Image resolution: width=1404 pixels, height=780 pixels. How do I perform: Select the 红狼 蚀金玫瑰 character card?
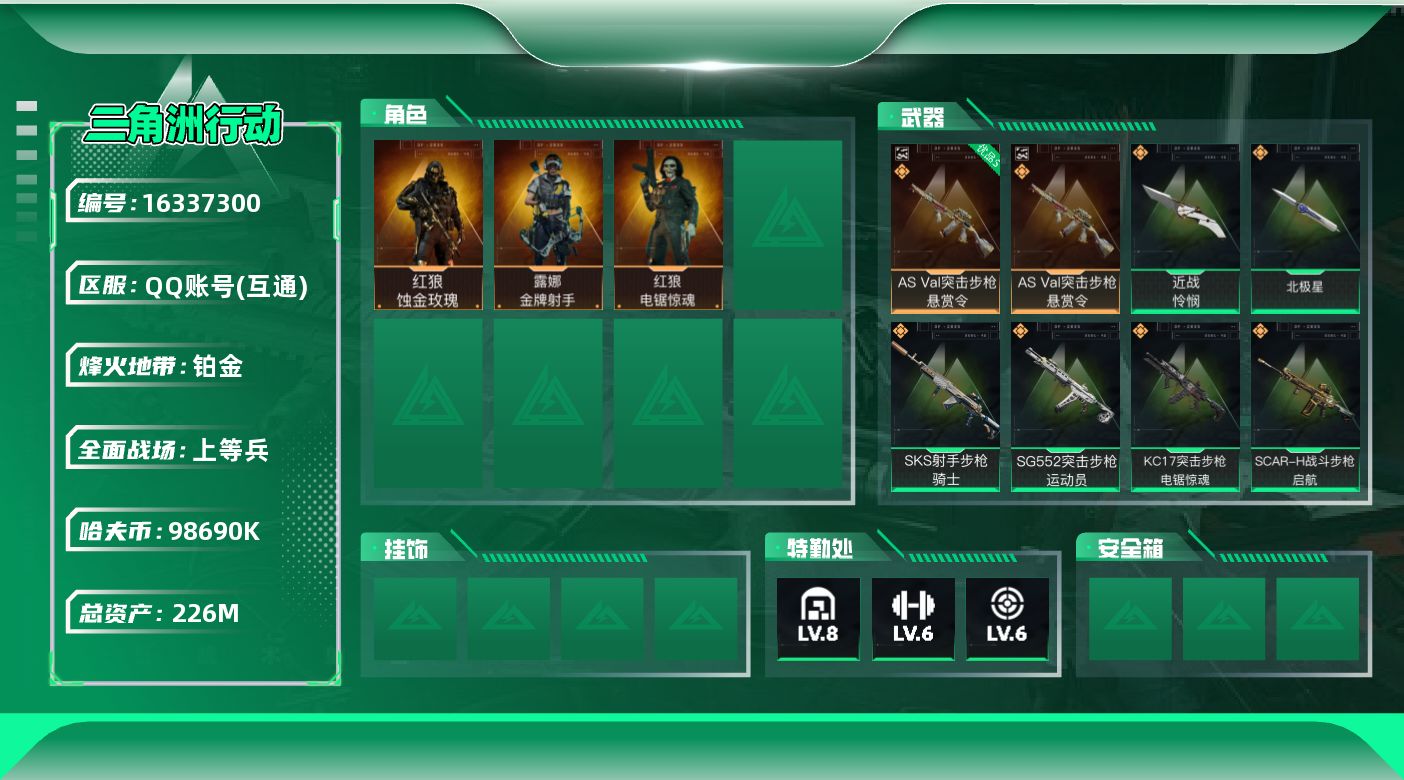pyautogui.click(x=428, y=225)
